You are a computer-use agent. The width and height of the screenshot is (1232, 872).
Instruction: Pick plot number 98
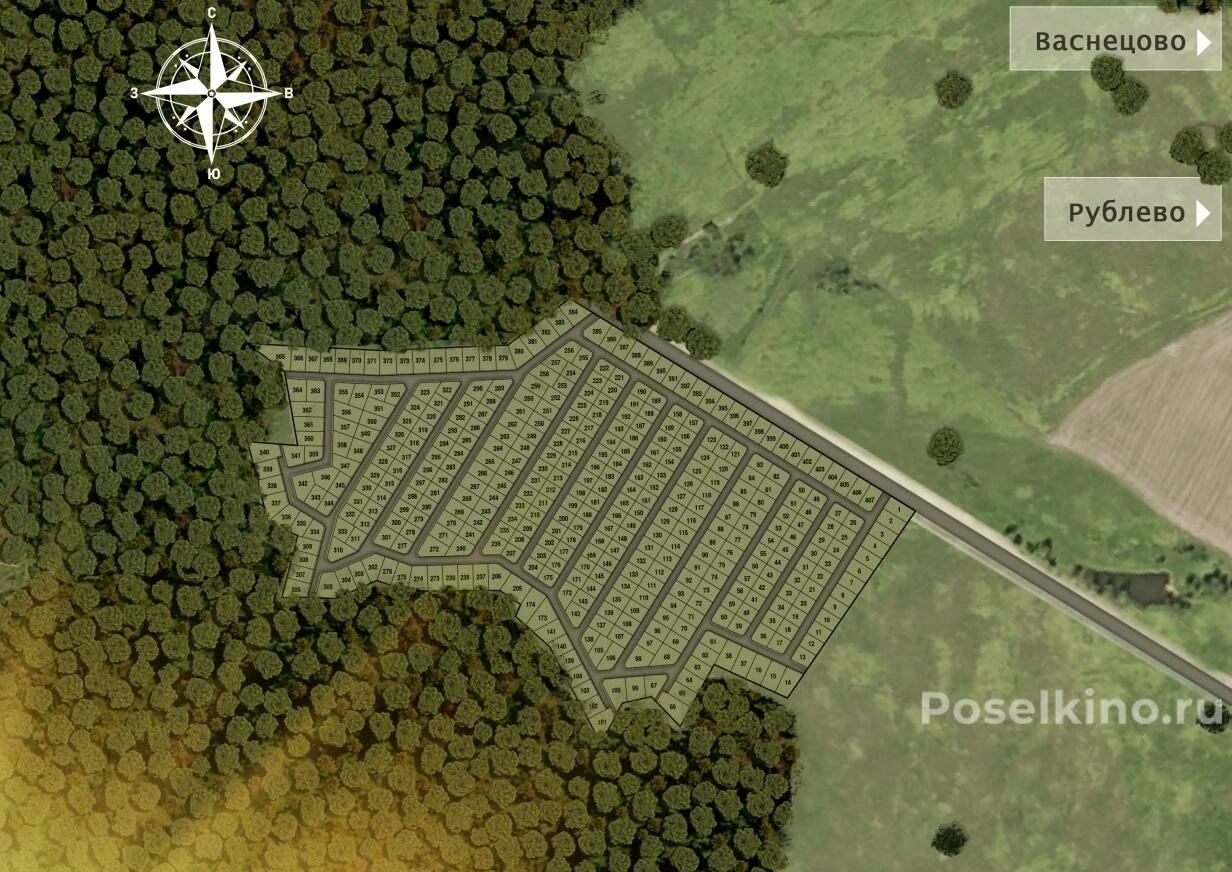click(x=638, y=658)
